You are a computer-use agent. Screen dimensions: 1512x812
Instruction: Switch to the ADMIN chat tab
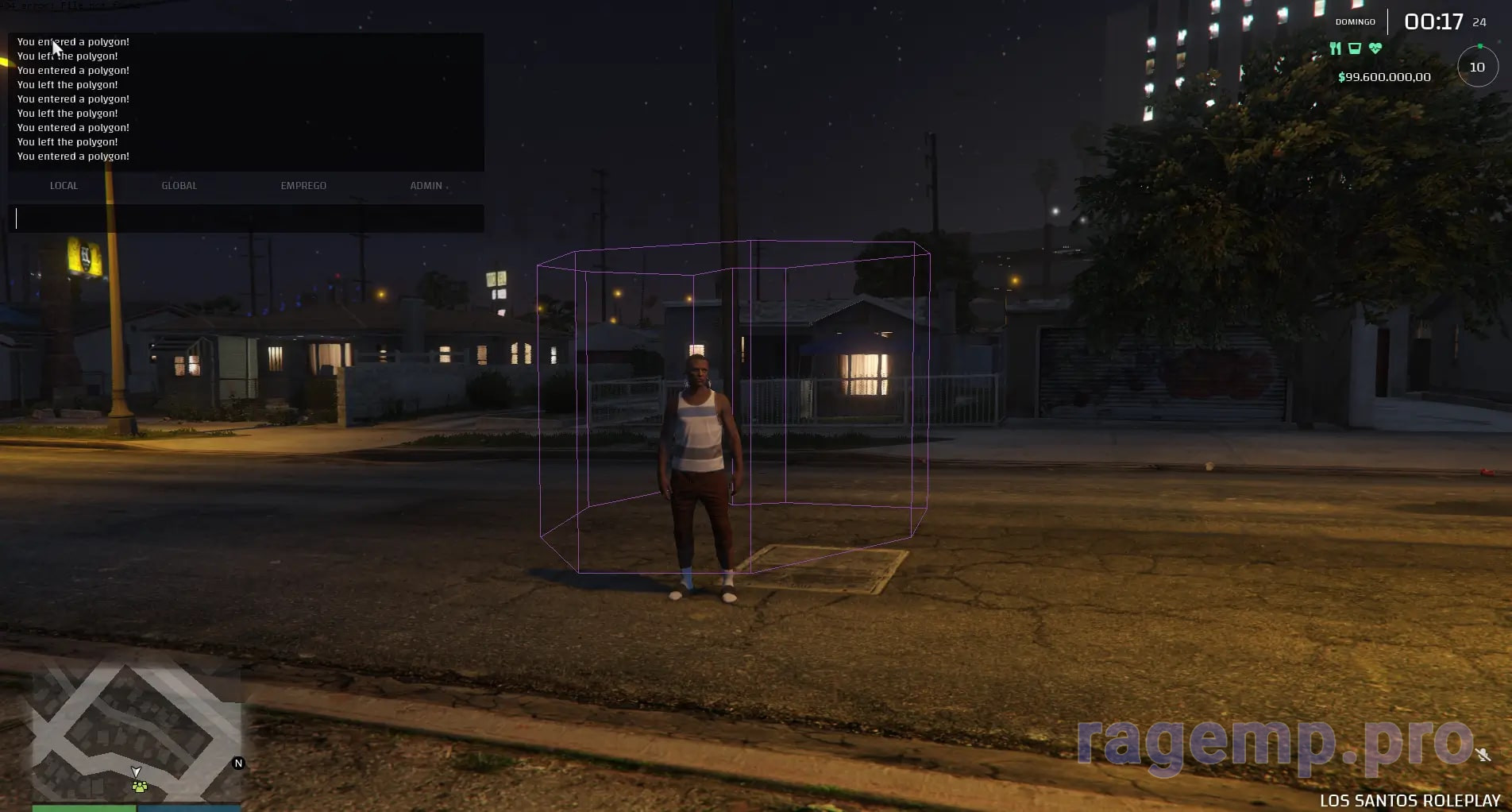click(426, 186)
